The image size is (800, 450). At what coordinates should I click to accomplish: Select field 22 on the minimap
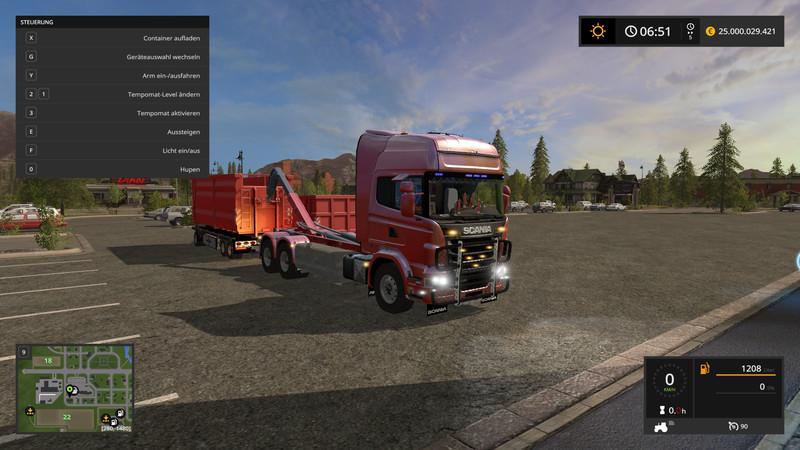66,416
